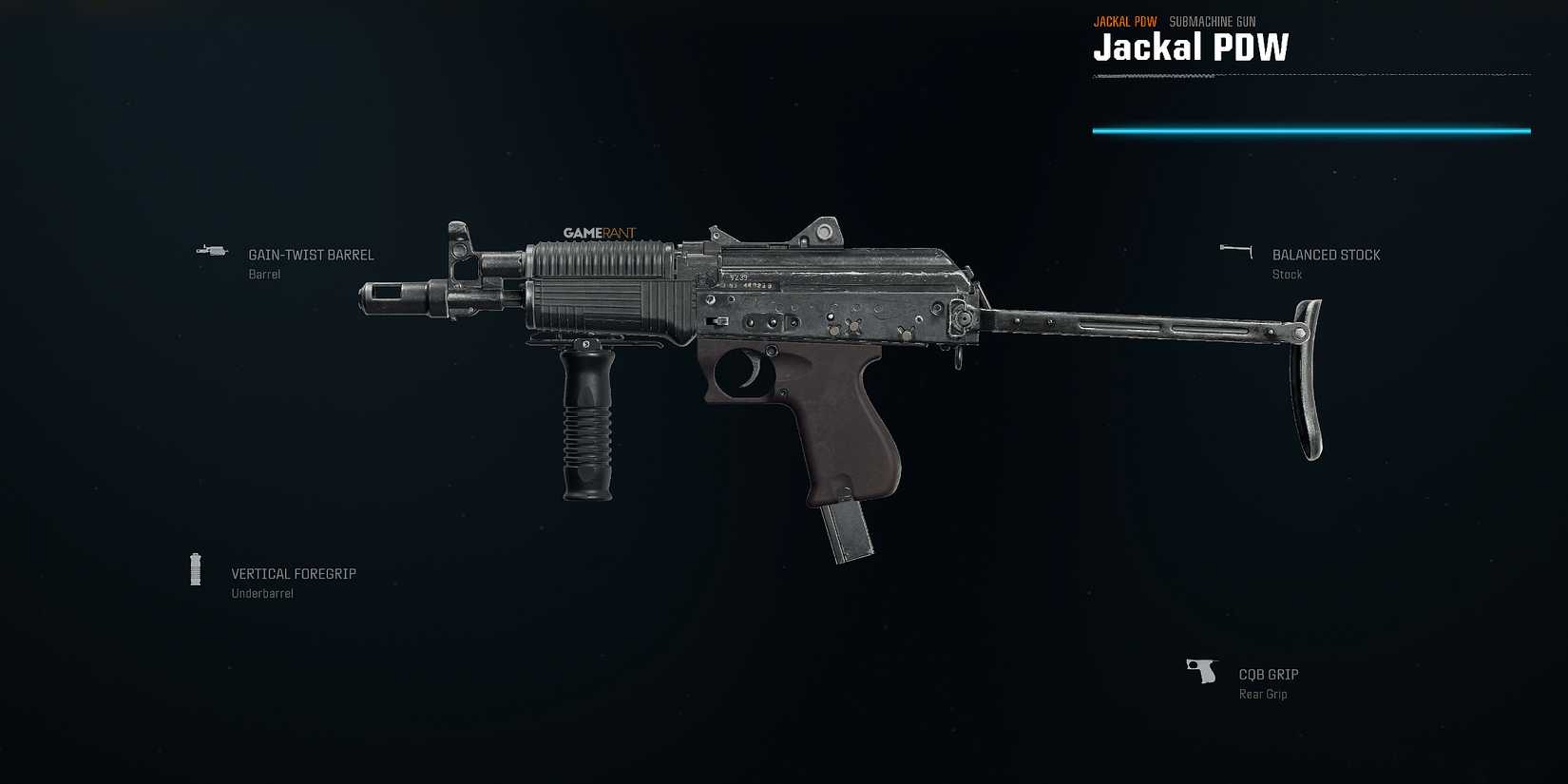
Task: Switch to the SUBMACHINE GUN category label
Action: 1211,20
